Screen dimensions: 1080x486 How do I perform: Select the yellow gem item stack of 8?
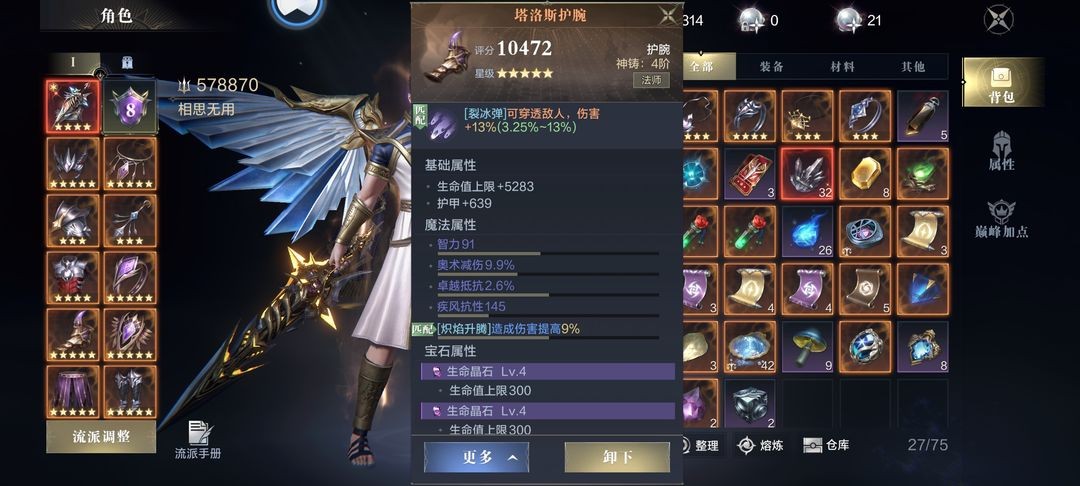(x=866, y=175)
